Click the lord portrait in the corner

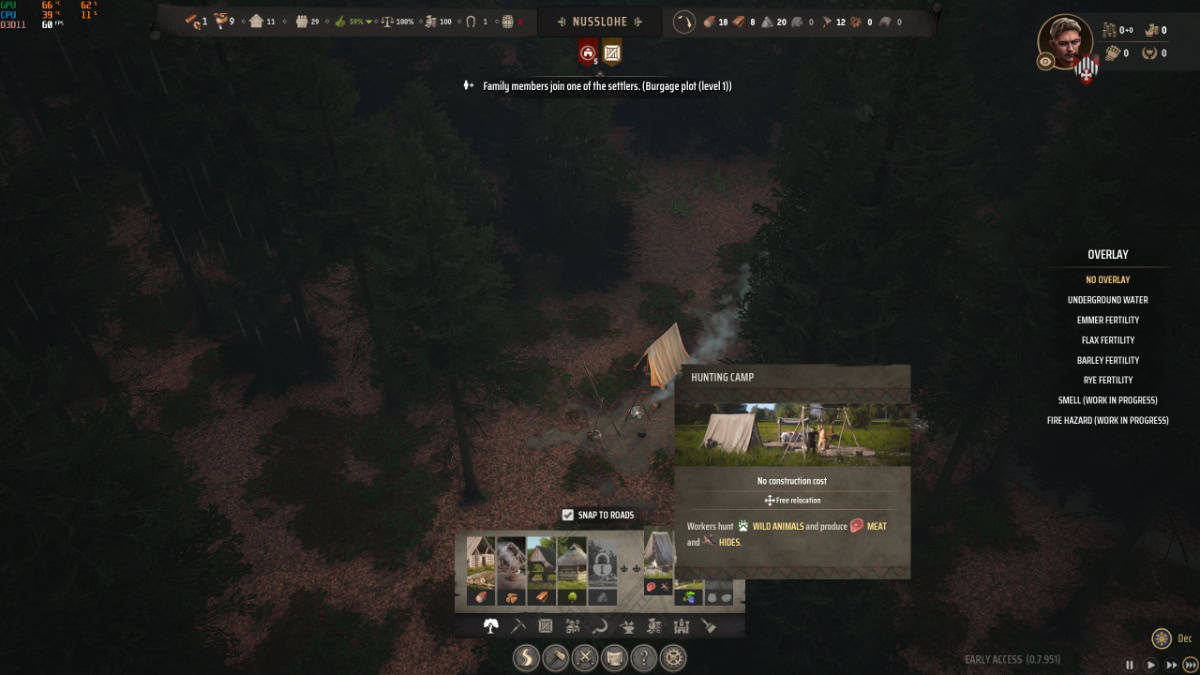tap(1064, 42)
